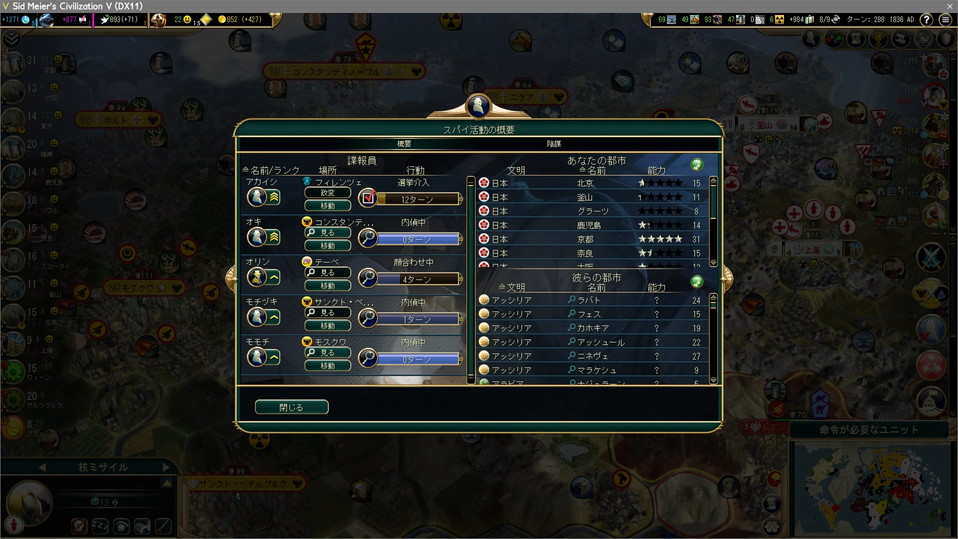The height and width of the screenshot is (539, 958).
Task: Click the green help icon above your cities
Action: tap(697, 164)
